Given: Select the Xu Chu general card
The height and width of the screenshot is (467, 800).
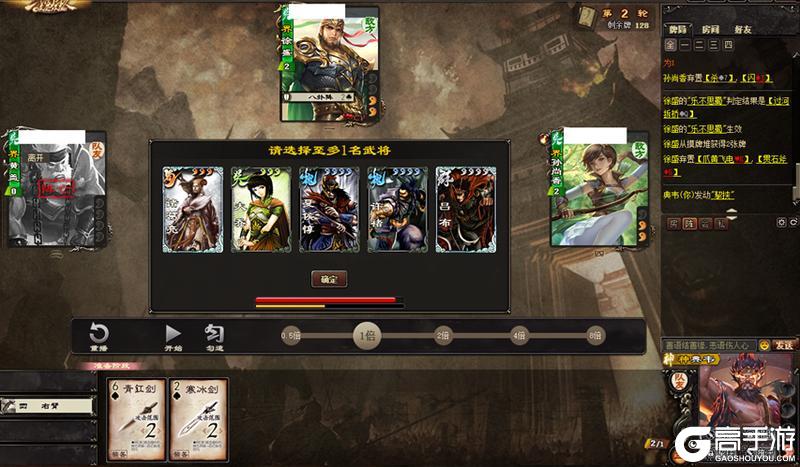Looking at the screenshot, I should [x=397, y=209].
